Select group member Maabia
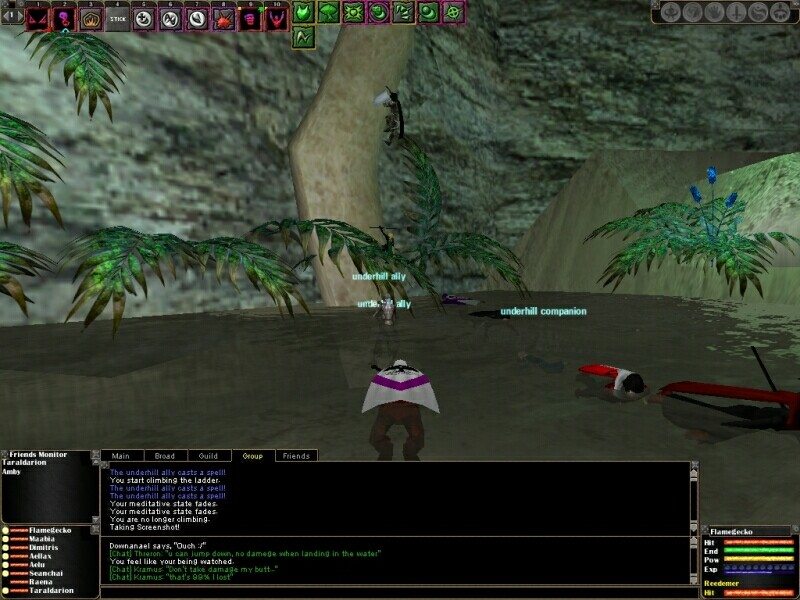Viewport: 800px width, 600px height. [43, 541]
